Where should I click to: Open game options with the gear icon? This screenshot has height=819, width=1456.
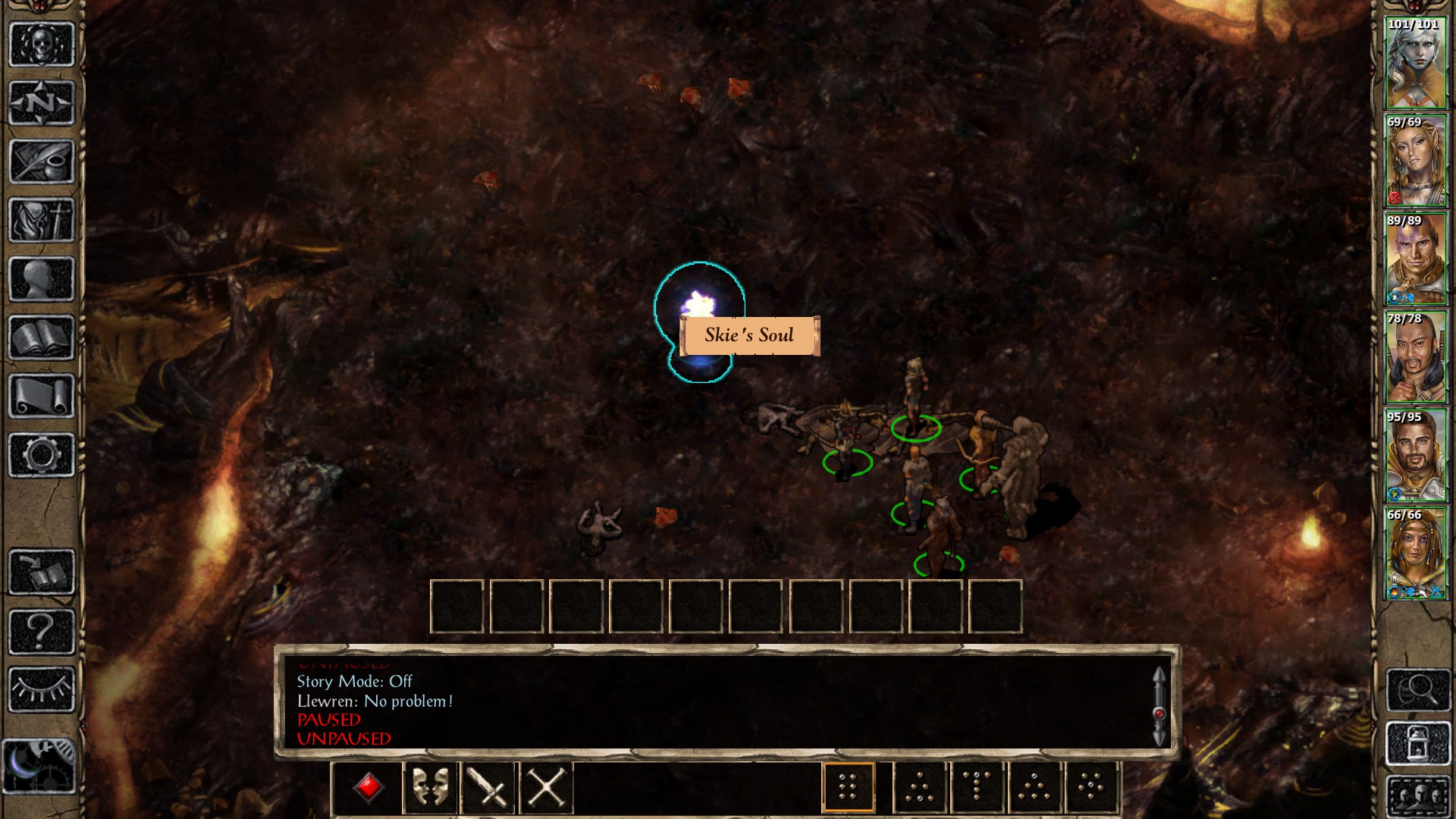(x=42, y=453)
